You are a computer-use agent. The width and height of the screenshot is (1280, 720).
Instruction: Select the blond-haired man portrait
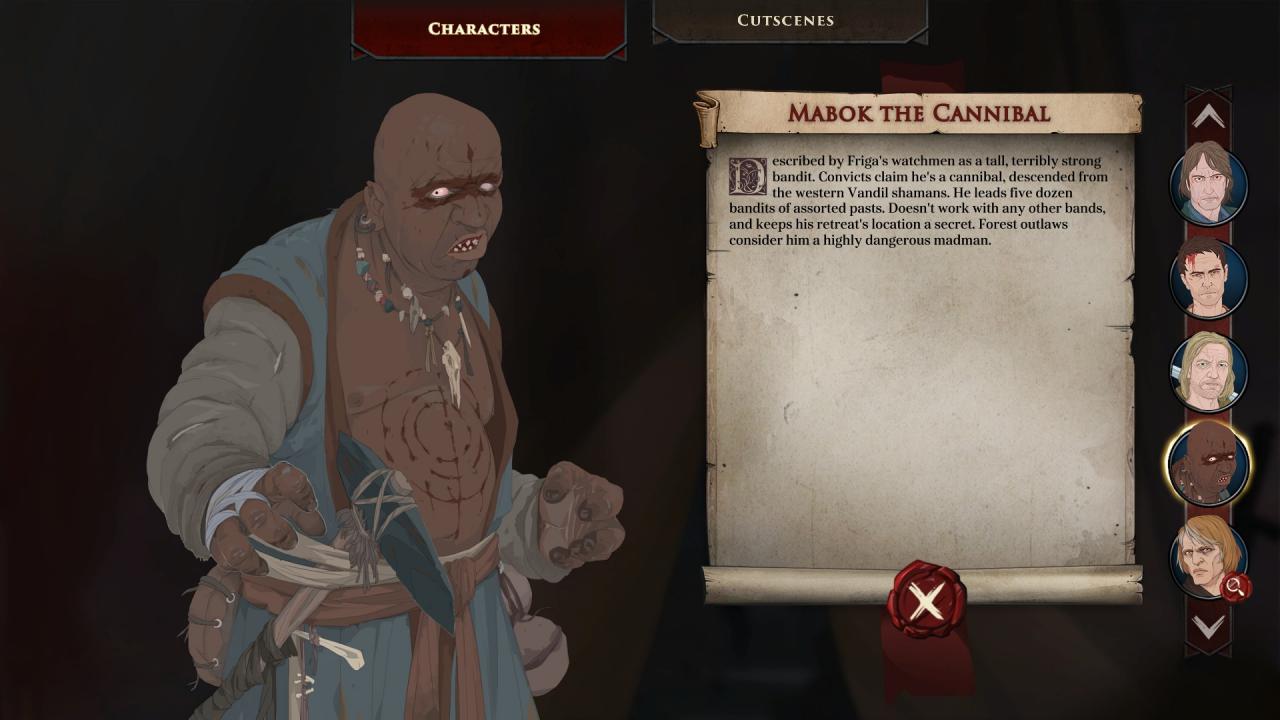pyautogui.click(x=1208, y=371)
